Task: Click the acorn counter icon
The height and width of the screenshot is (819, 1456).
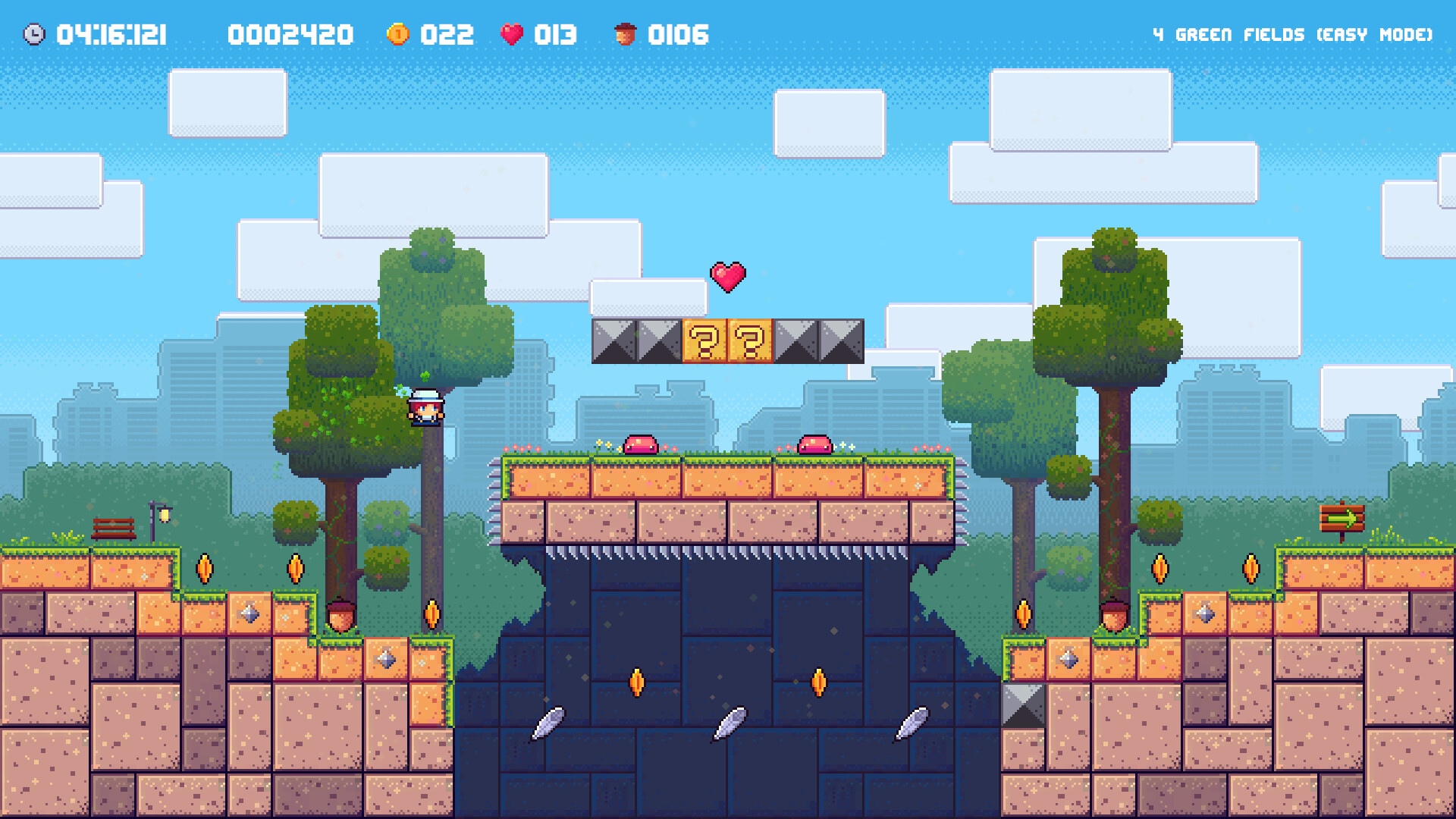Action: pos(623,33)
